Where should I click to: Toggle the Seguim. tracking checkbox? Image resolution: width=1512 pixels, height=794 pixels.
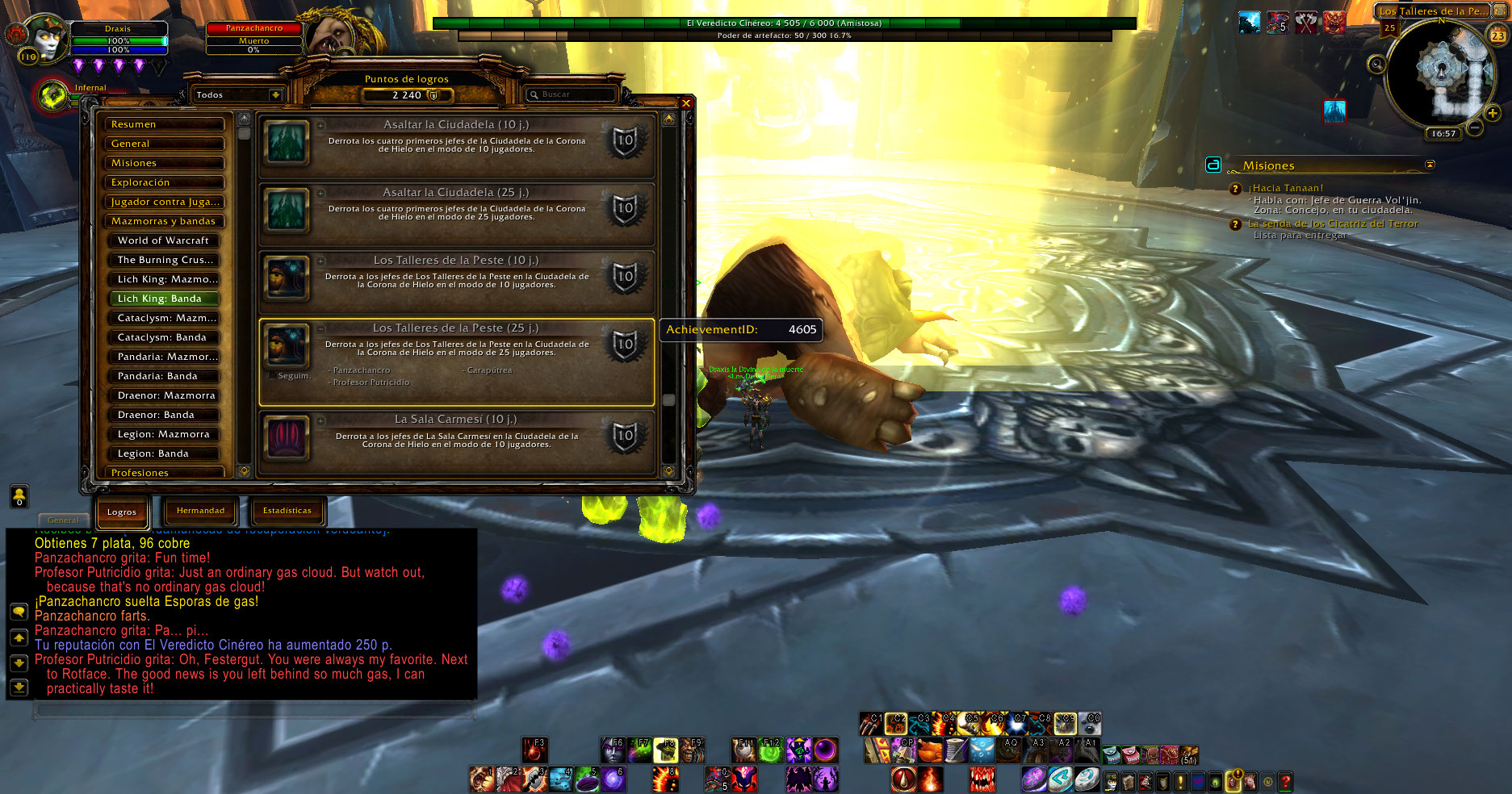click(x=272, y=375)
